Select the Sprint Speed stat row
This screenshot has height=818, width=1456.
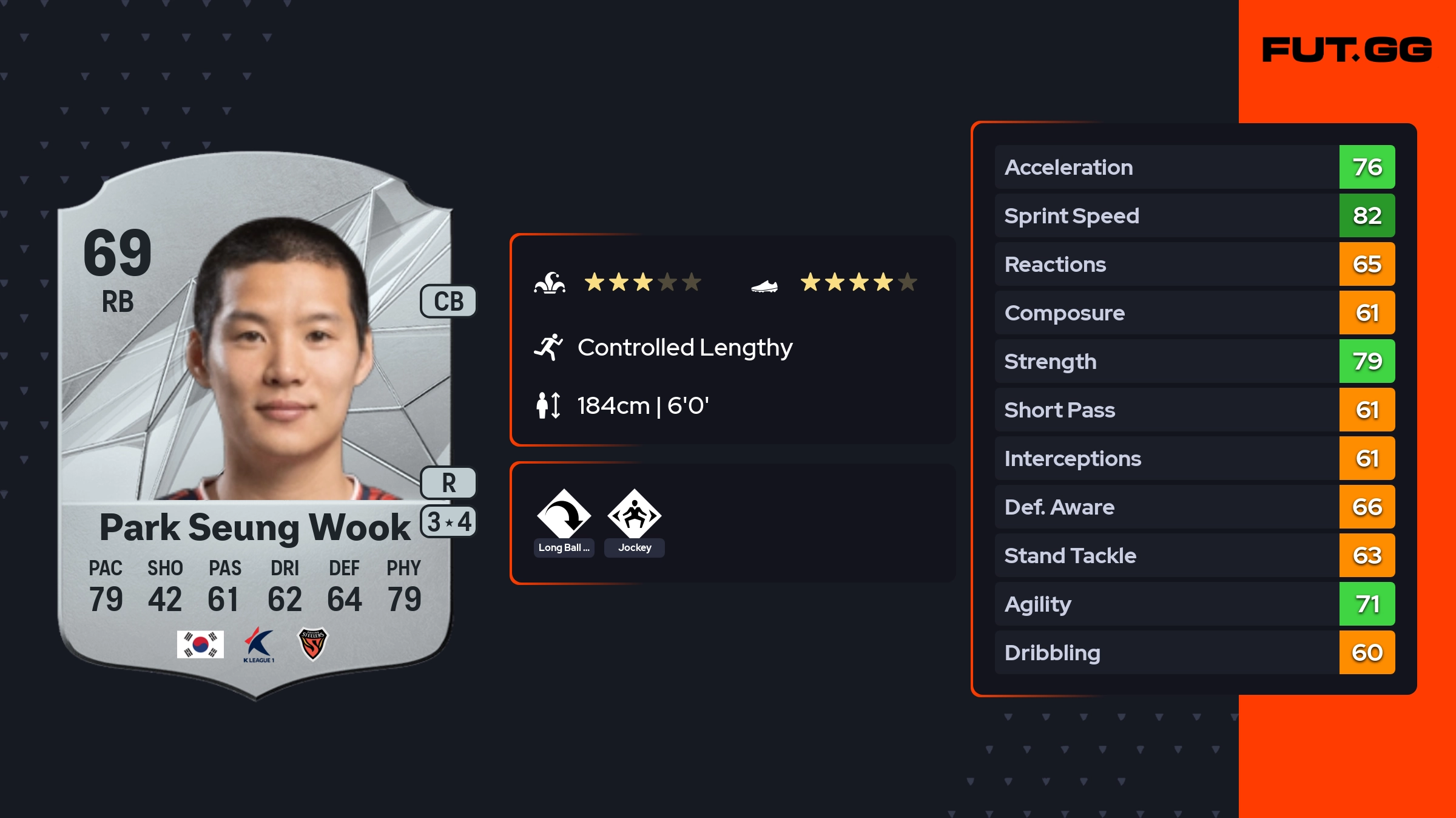pyautogui.click(x=1194, y=215)
